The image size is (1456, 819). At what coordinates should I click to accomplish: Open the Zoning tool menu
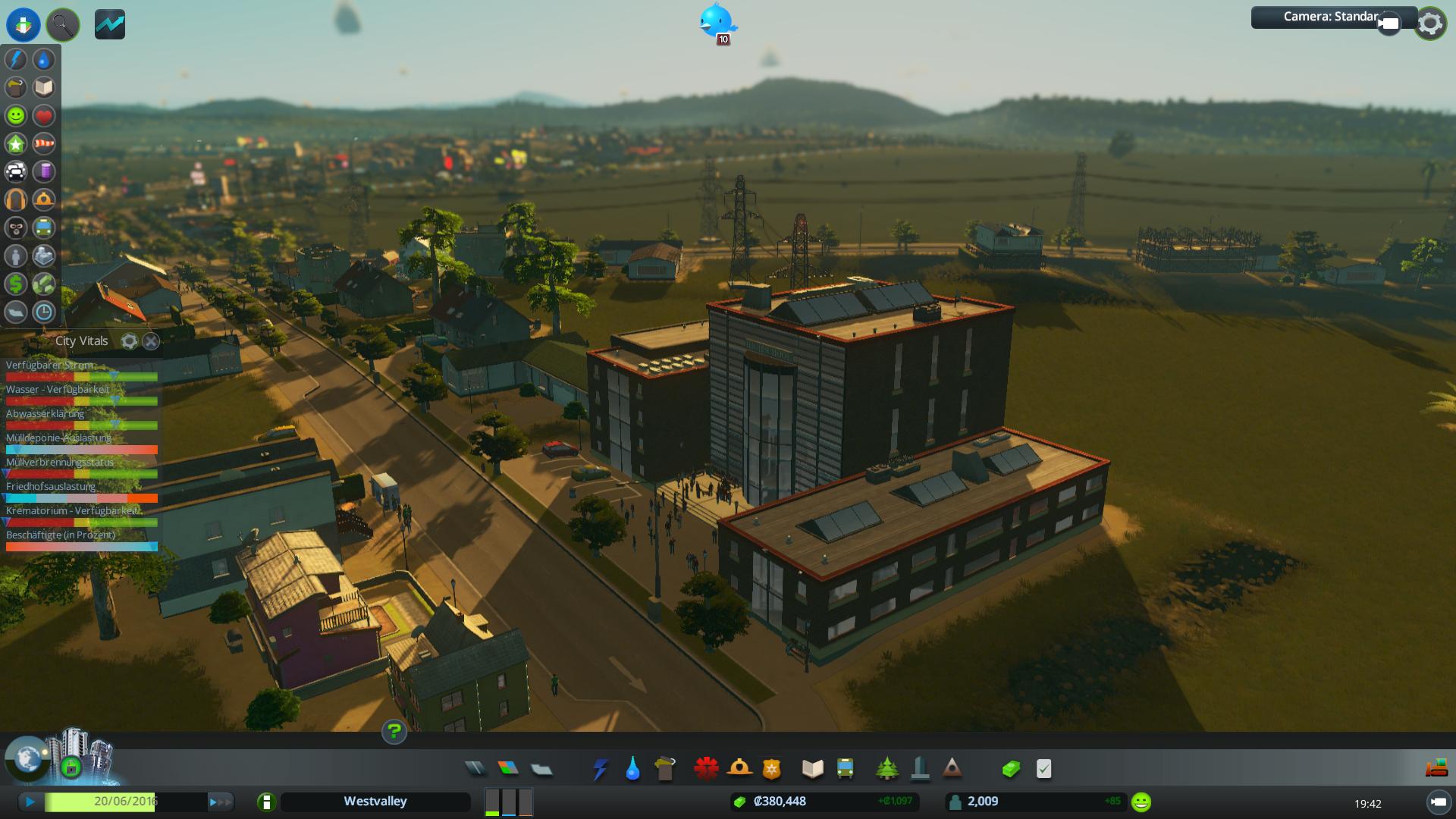[x=508, y=769]
